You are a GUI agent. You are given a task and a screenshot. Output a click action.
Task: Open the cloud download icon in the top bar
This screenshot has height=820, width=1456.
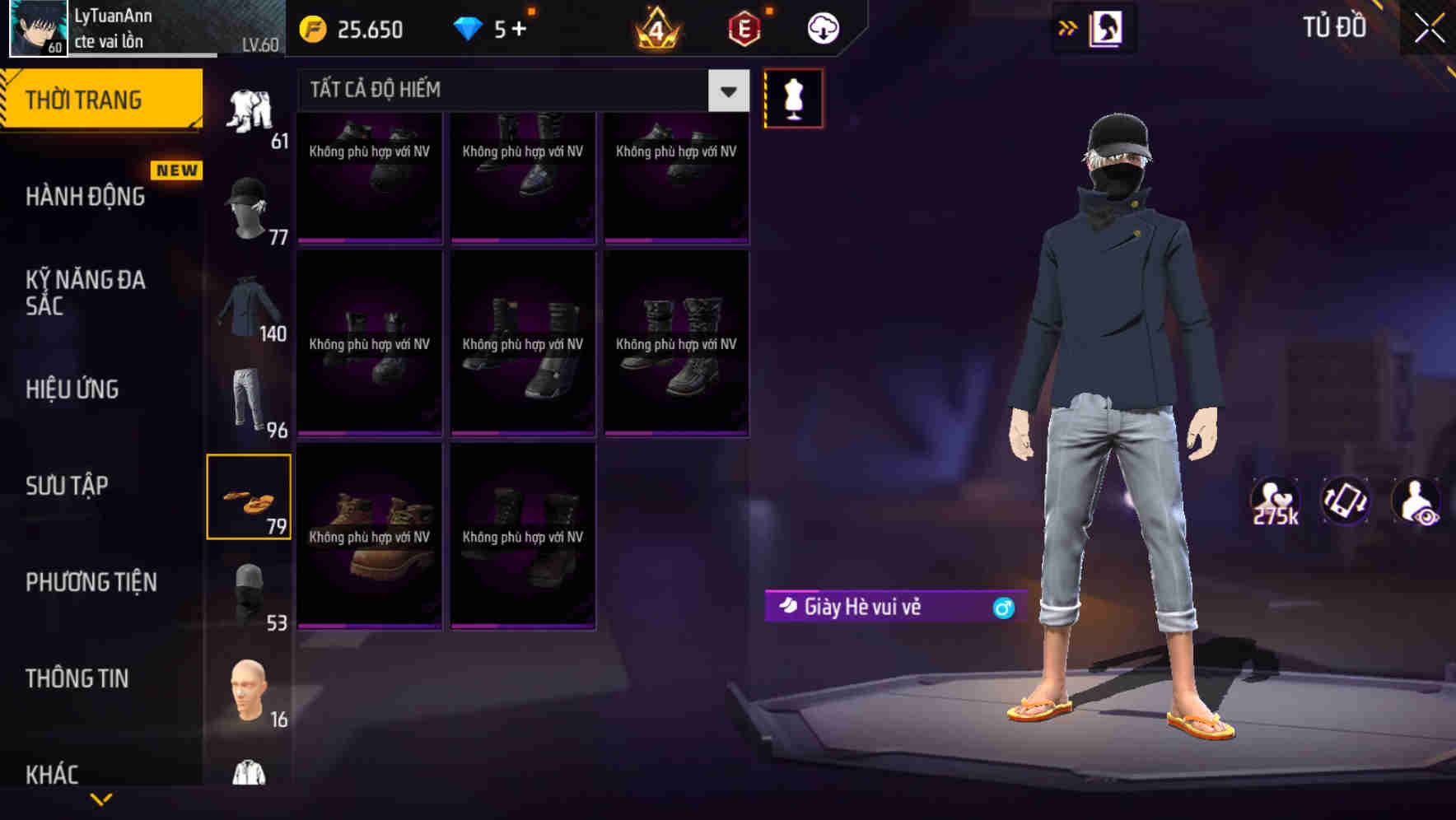point(822,27)
